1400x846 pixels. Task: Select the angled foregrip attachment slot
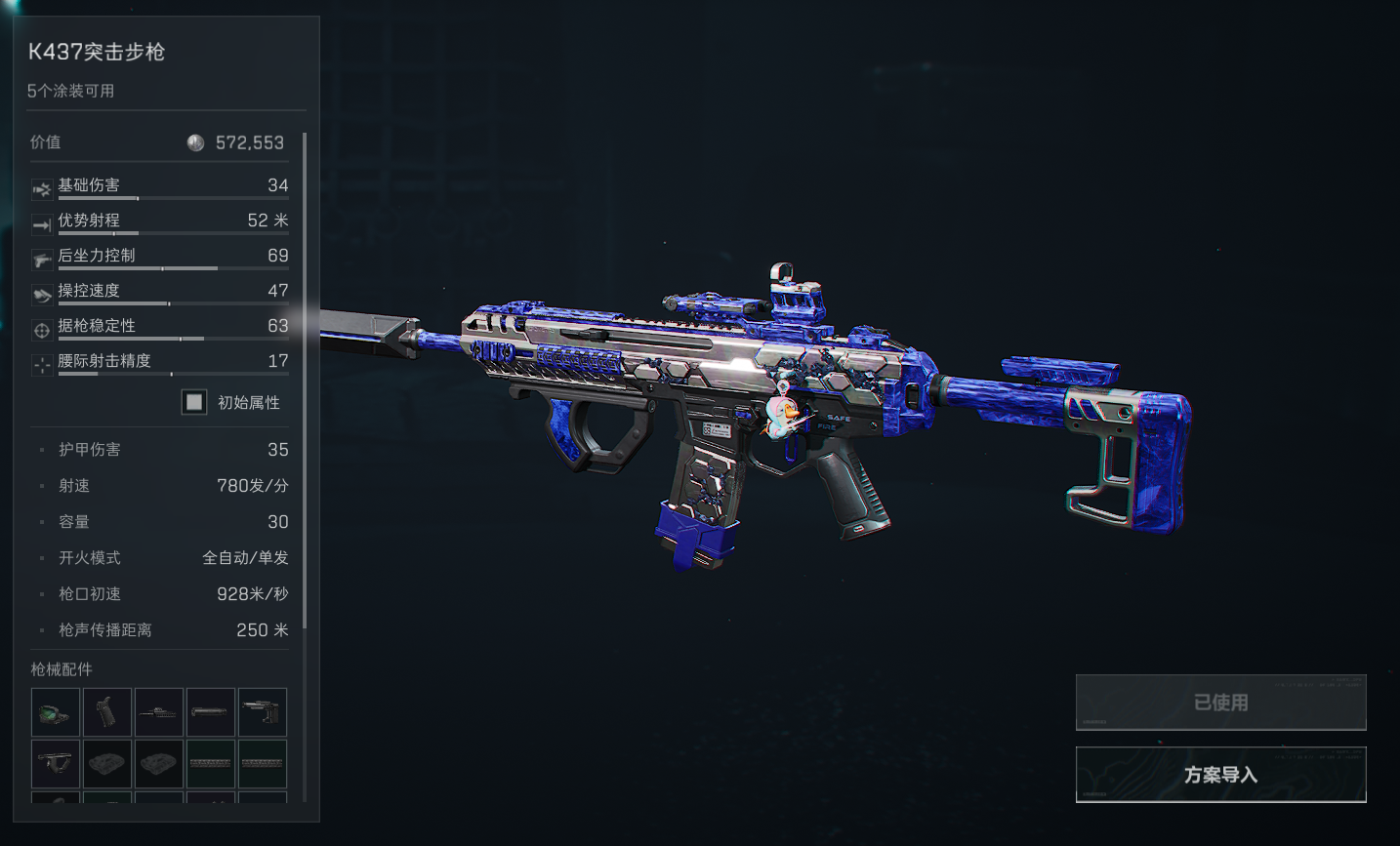tap(56, 763)
